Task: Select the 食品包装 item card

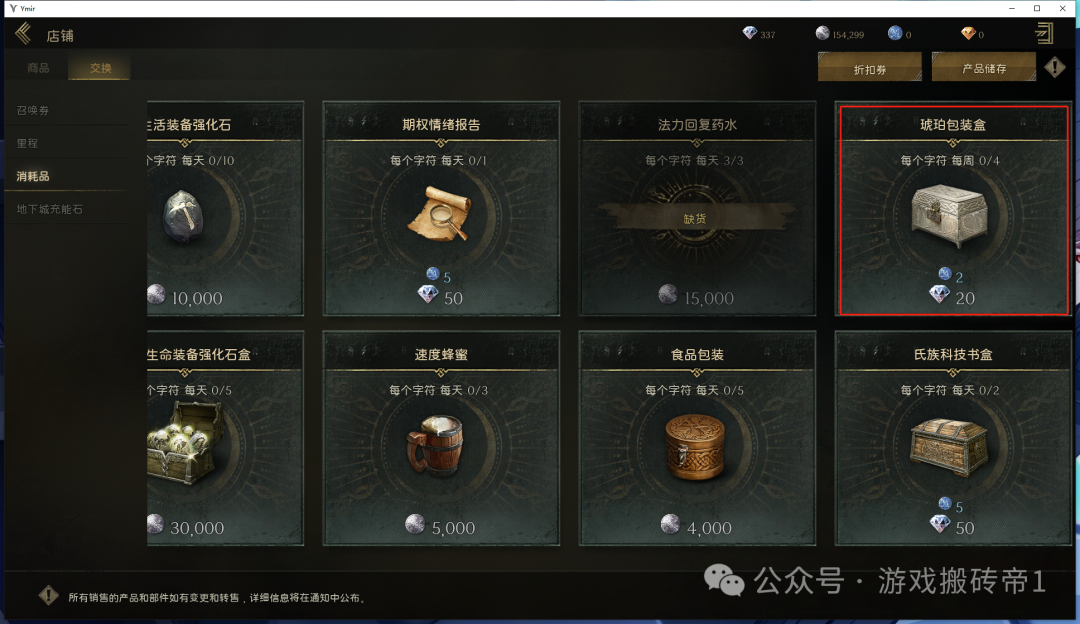Action: point(697,440)
